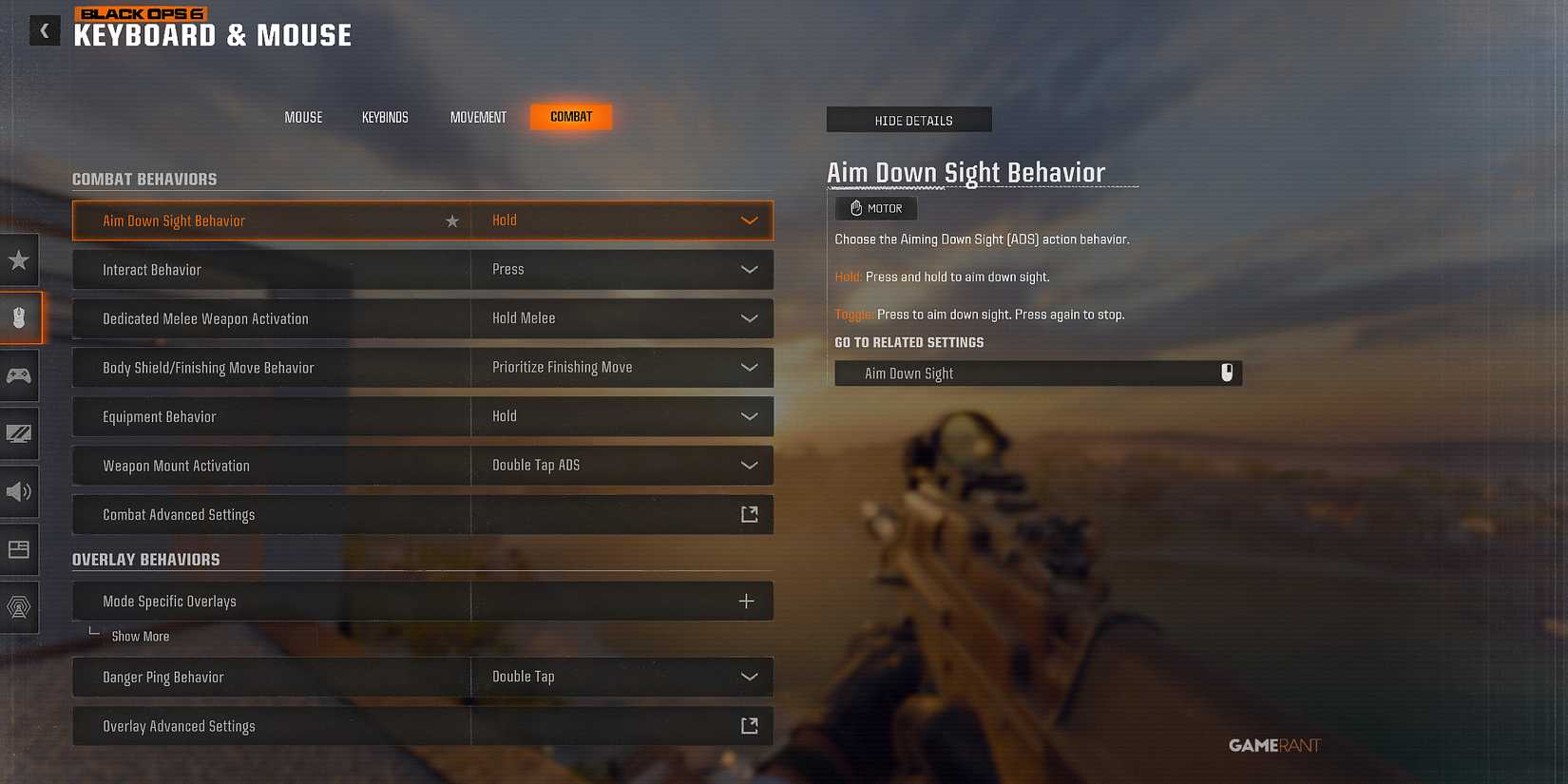Click the Hide Details button
Screen dimensions: 1568x784
pos(908,120)
